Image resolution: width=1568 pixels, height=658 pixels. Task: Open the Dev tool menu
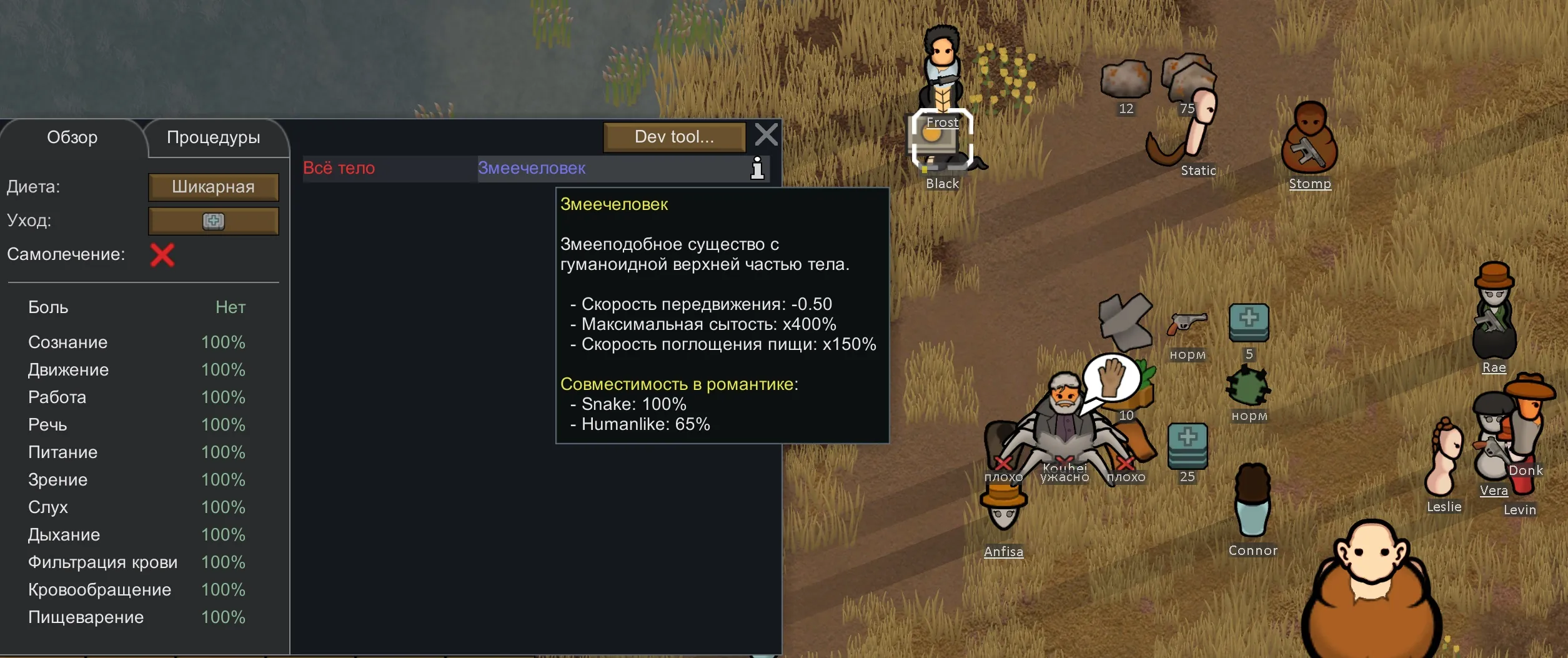pyautogui.click(x=674, y=137)
